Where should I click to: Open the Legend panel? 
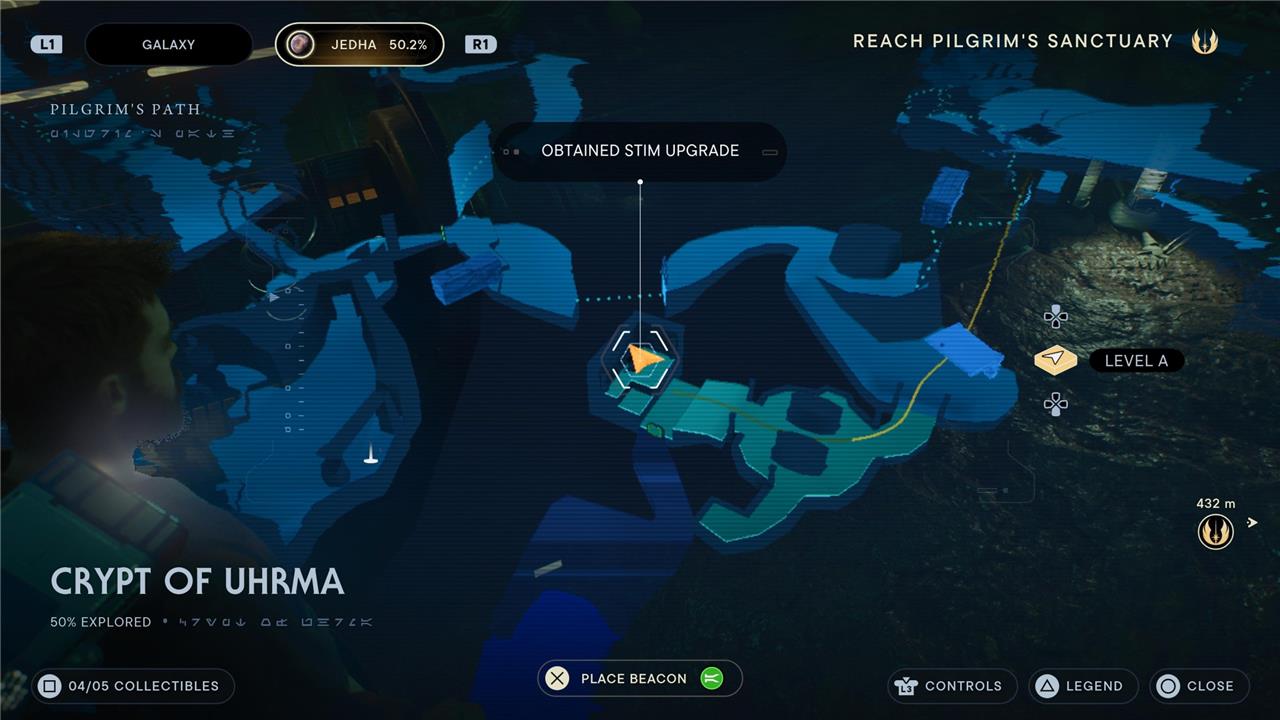(1083, 686)
